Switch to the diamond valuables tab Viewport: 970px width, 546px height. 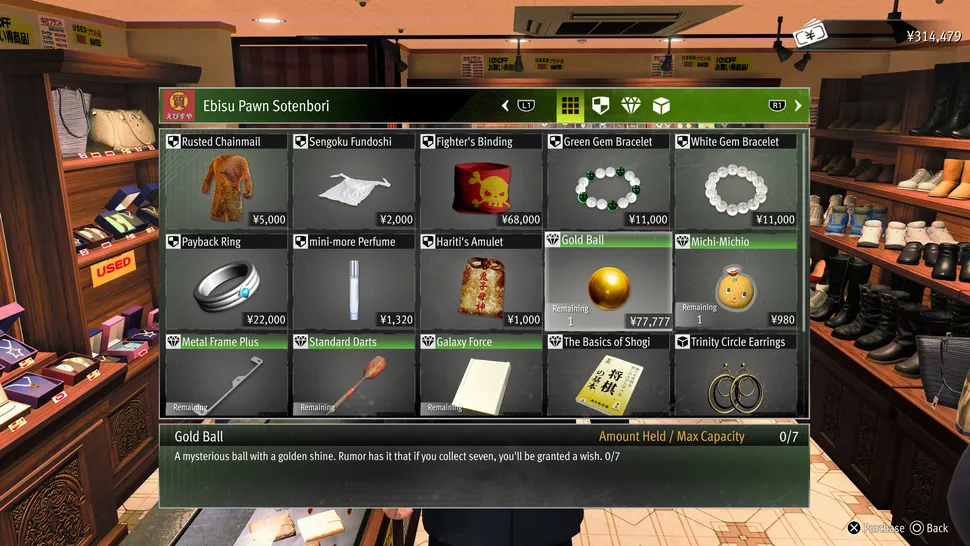630,105
